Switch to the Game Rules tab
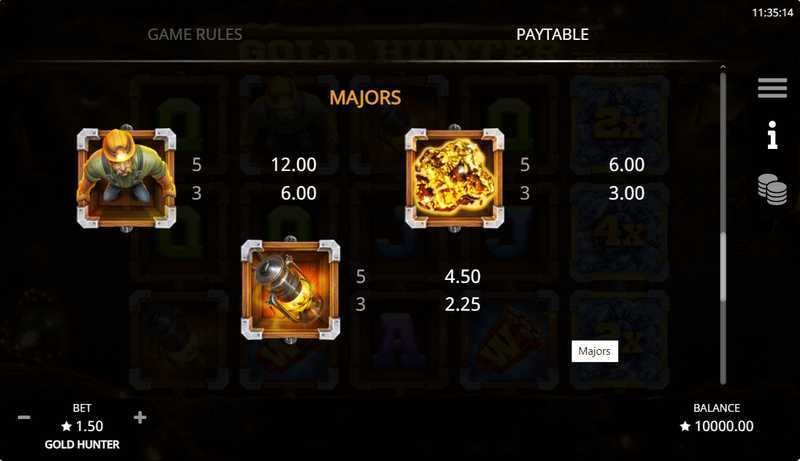Screen dimensions: 800x461 (x=195, y=34)
